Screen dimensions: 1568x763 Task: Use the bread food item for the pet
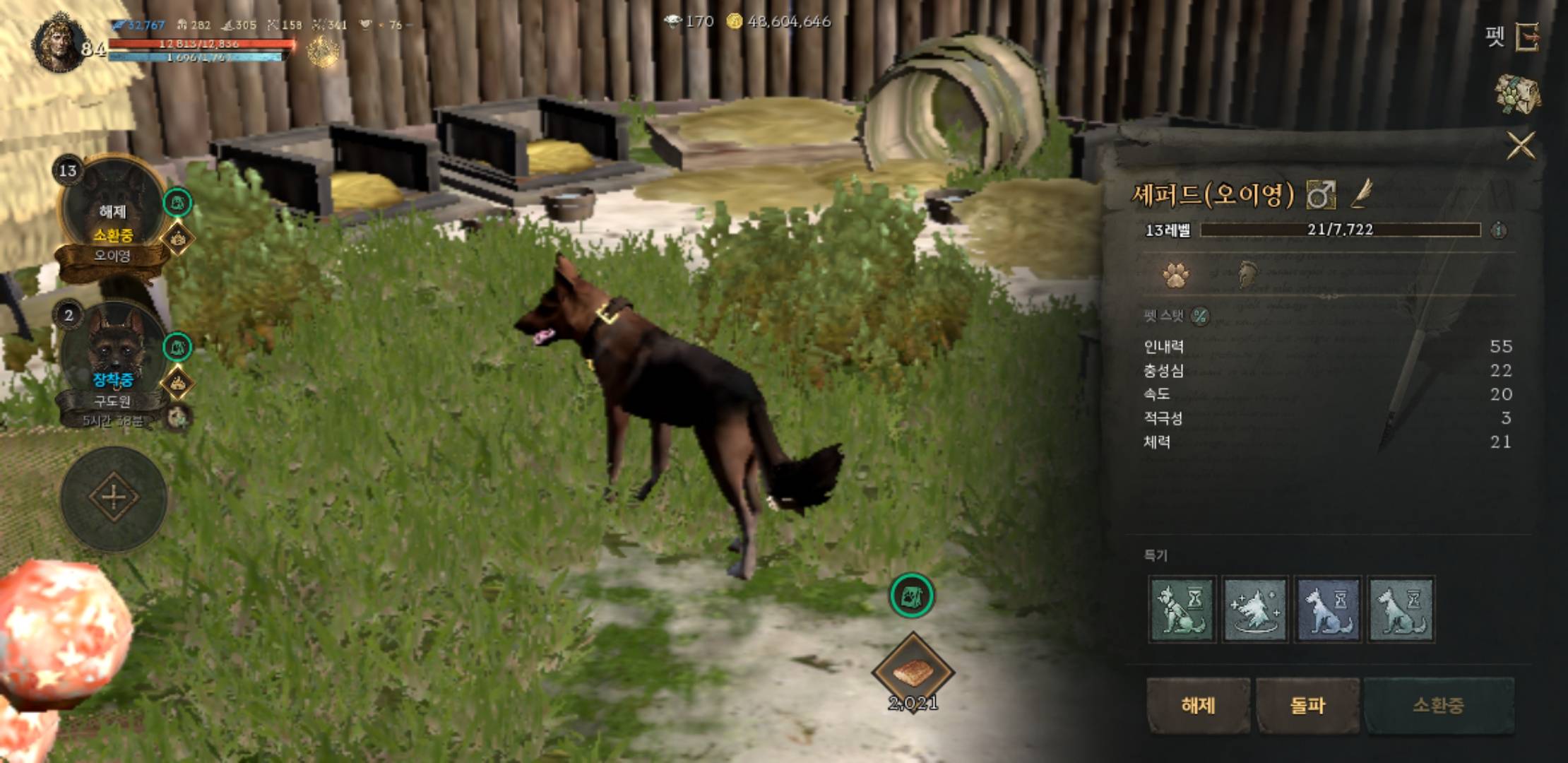pos(913,673)
